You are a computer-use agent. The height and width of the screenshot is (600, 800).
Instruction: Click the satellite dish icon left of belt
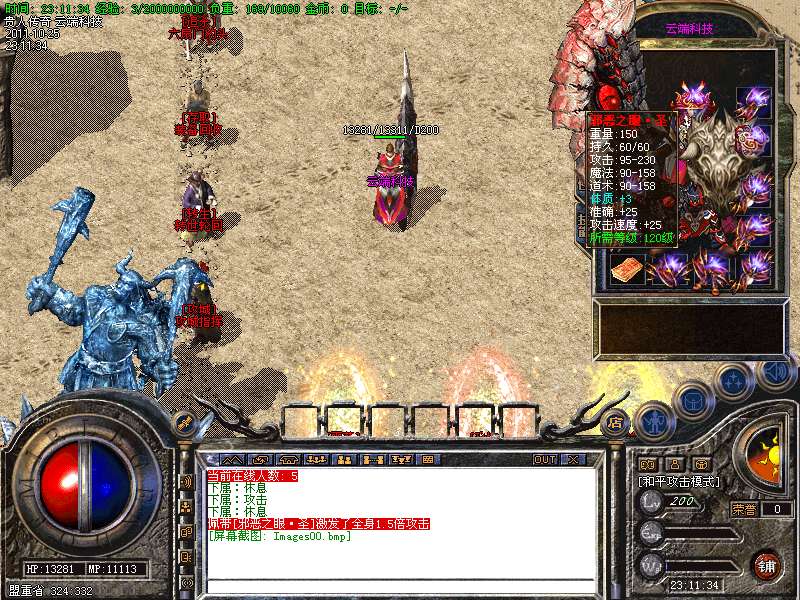tap(183, 422)
